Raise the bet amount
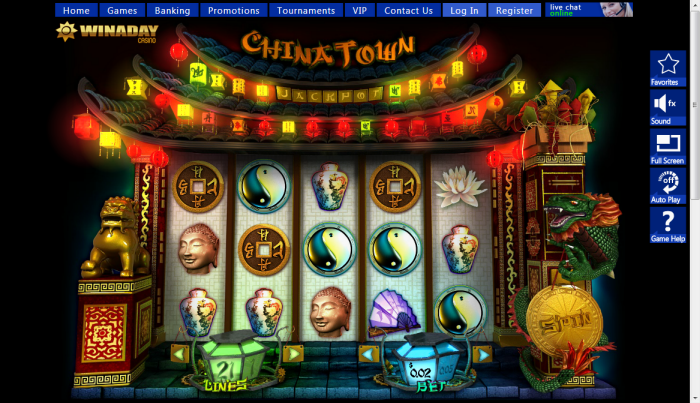 [482, 354]
